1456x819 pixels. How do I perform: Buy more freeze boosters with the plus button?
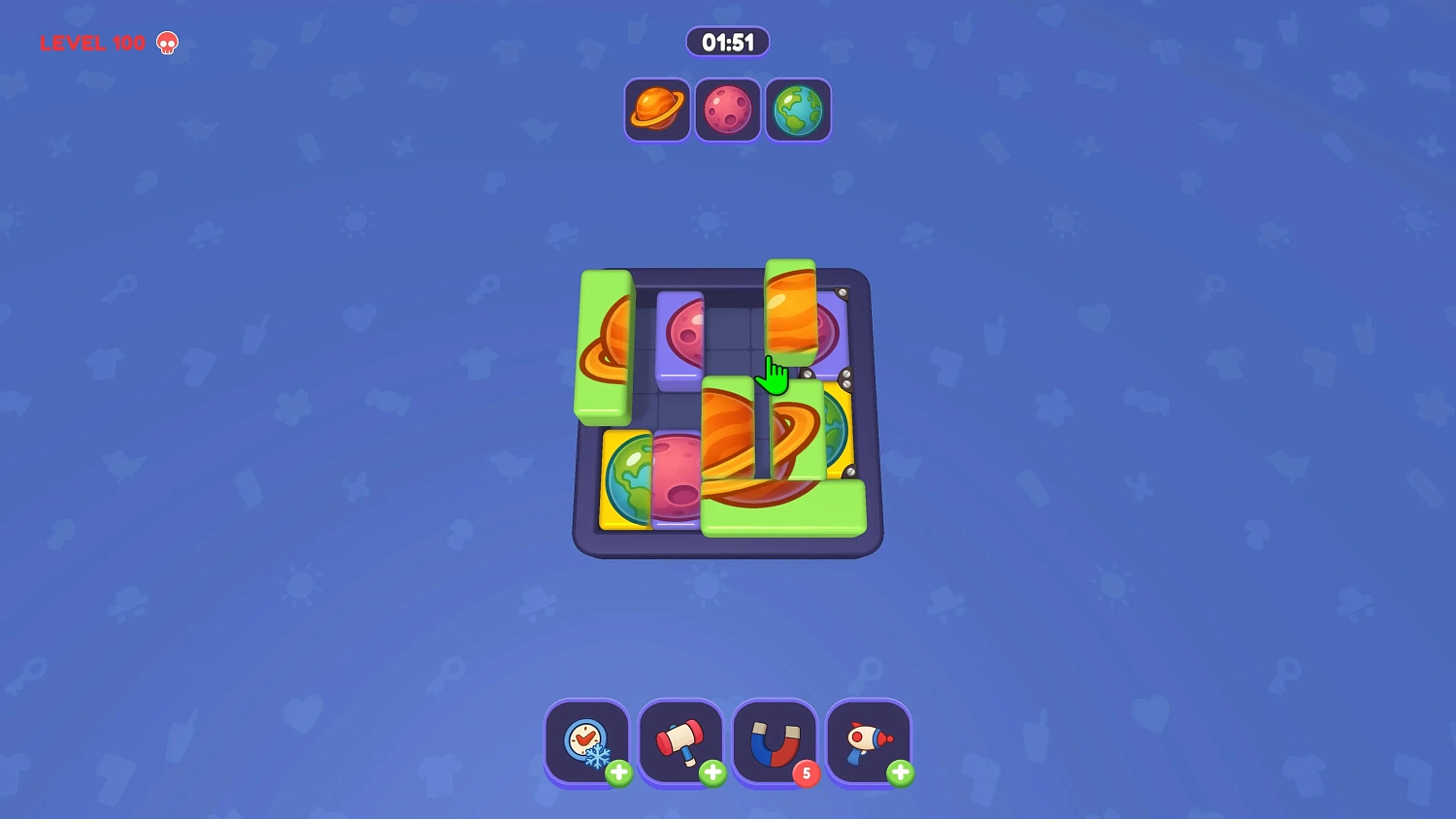(619, 773)
